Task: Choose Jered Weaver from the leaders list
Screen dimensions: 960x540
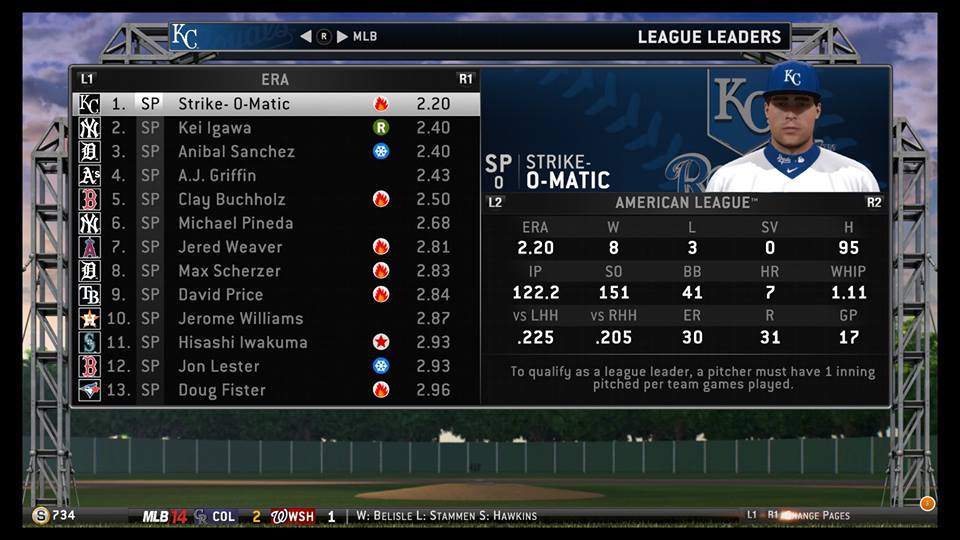Action: coord(230,247)
